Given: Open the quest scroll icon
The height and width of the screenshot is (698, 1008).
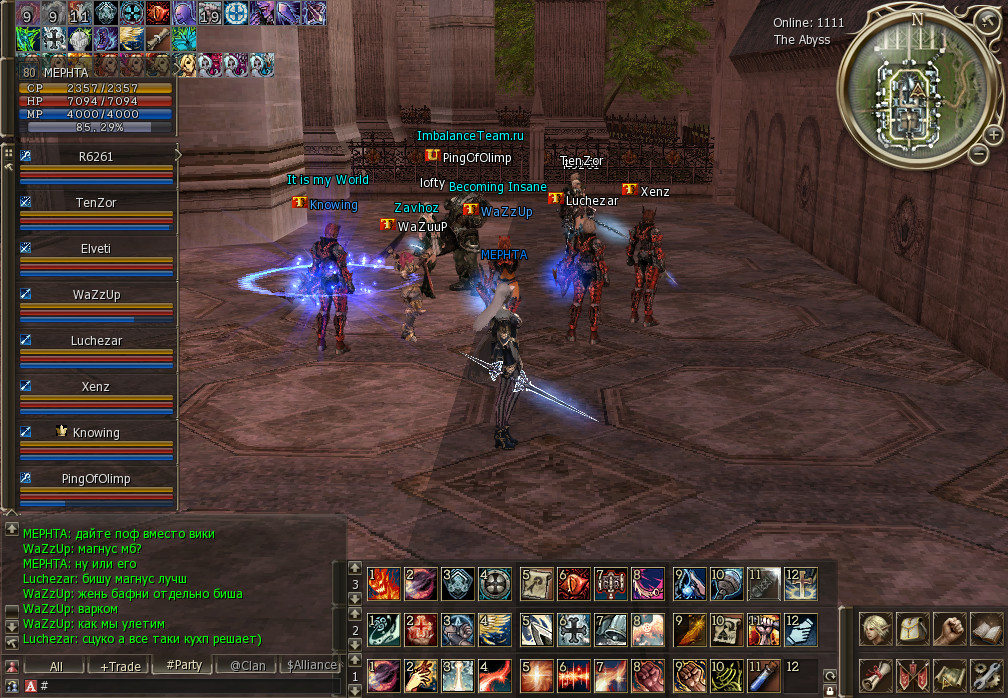Looking at the screenshot, I should point(877,675).
